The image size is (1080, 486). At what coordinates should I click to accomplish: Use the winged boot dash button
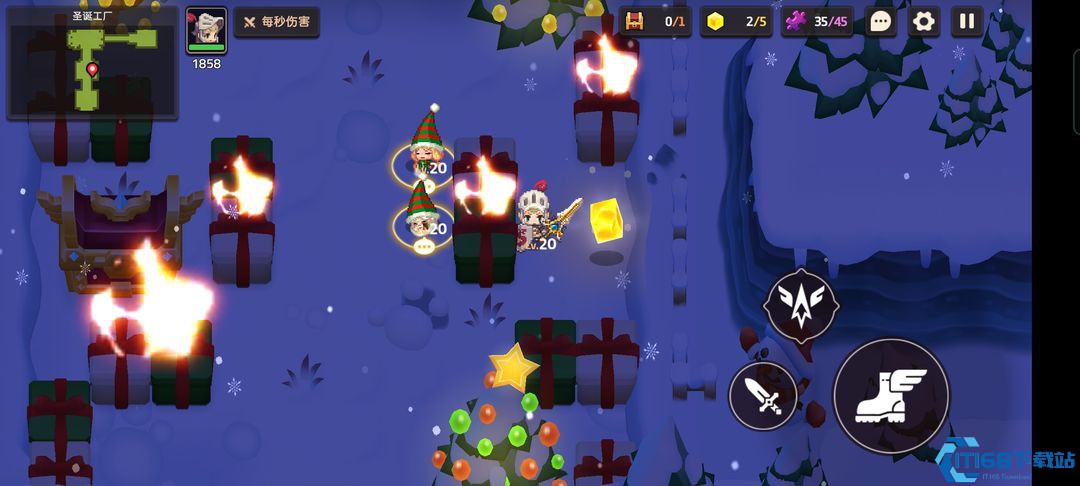[890, 395]
